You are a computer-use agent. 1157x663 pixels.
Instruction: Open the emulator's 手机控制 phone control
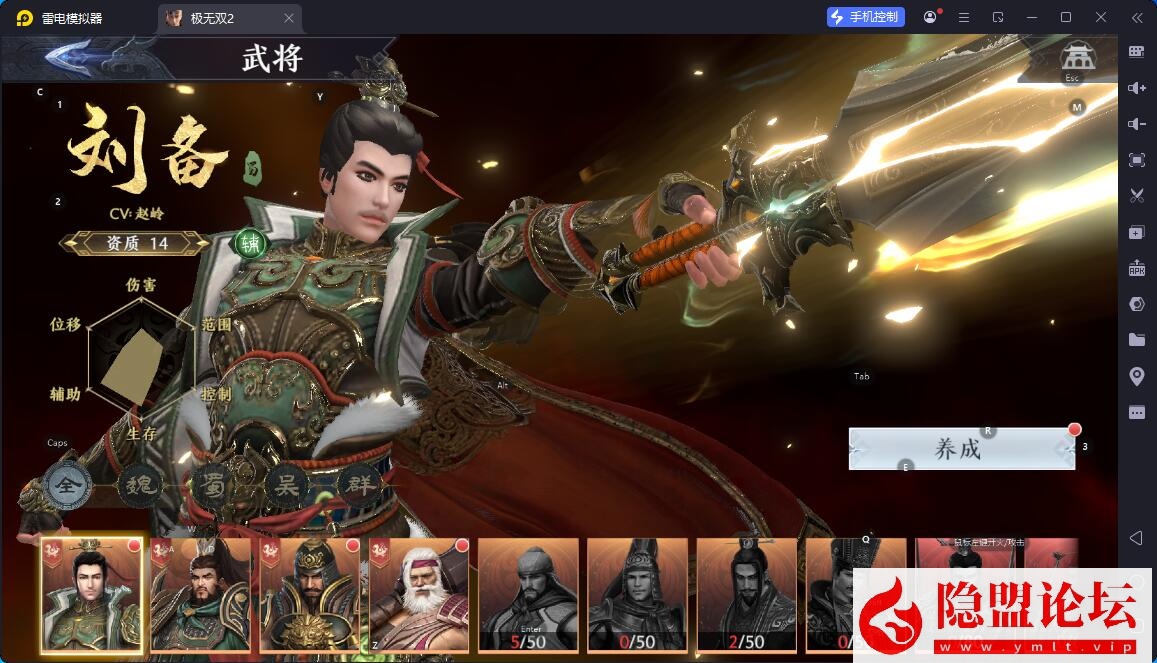(866, 17)
